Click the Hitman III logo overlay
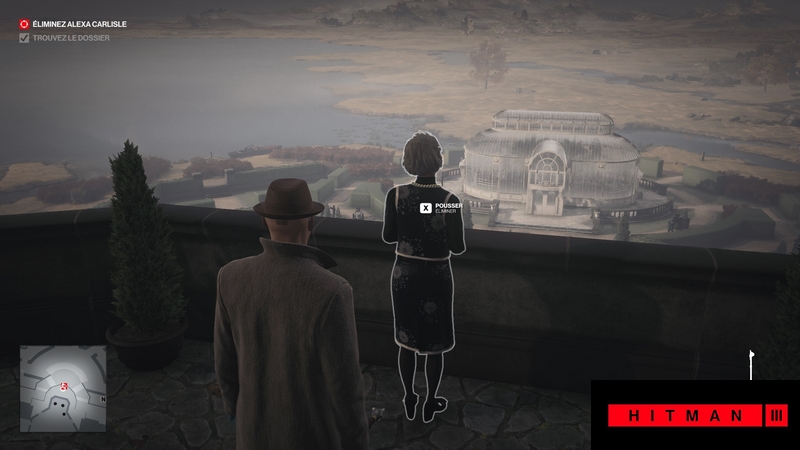800x450 pixels. (x=695, y=414)
